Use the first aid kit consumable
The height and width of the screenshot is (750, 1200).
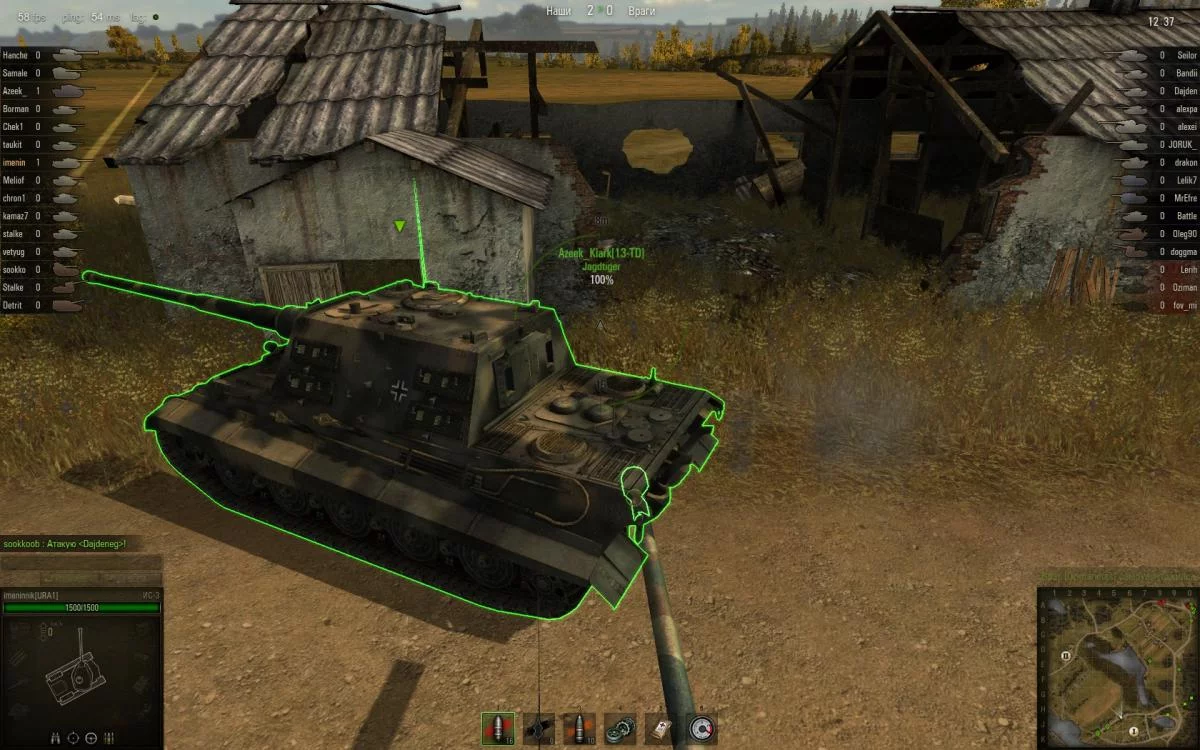click(x=661, y=728)
